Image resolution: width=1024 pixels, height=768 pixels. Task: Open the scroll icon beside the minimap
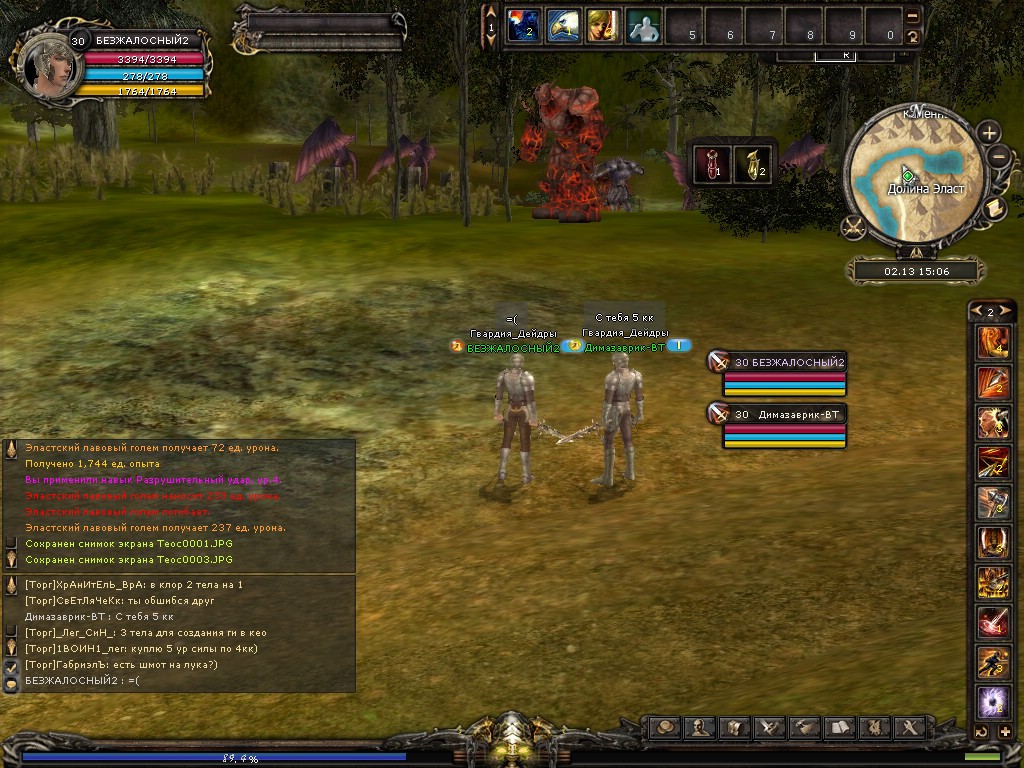click(995, 208)
